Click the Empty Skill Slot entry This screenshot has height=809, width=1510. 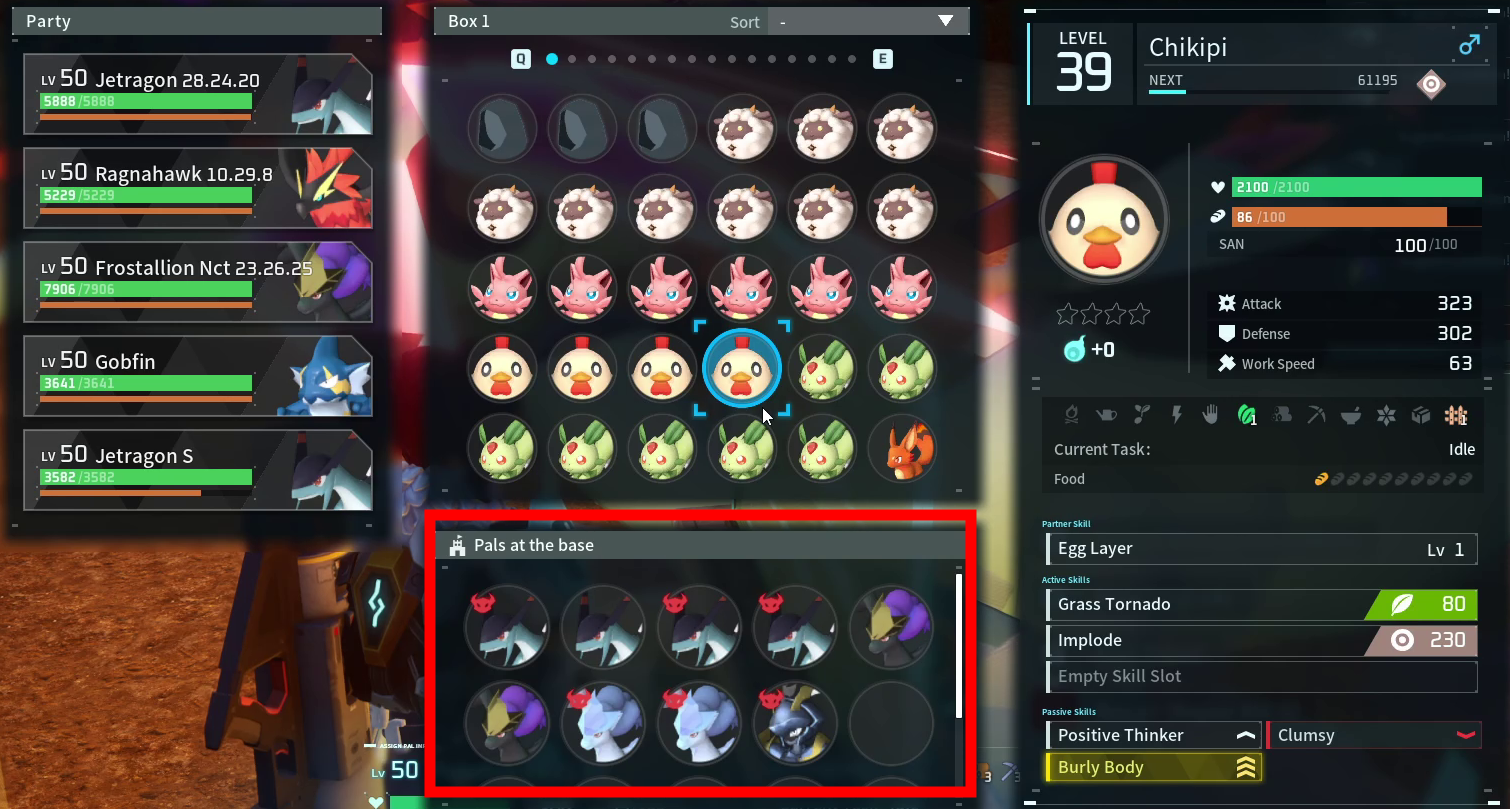click(x=1261, y=676)
